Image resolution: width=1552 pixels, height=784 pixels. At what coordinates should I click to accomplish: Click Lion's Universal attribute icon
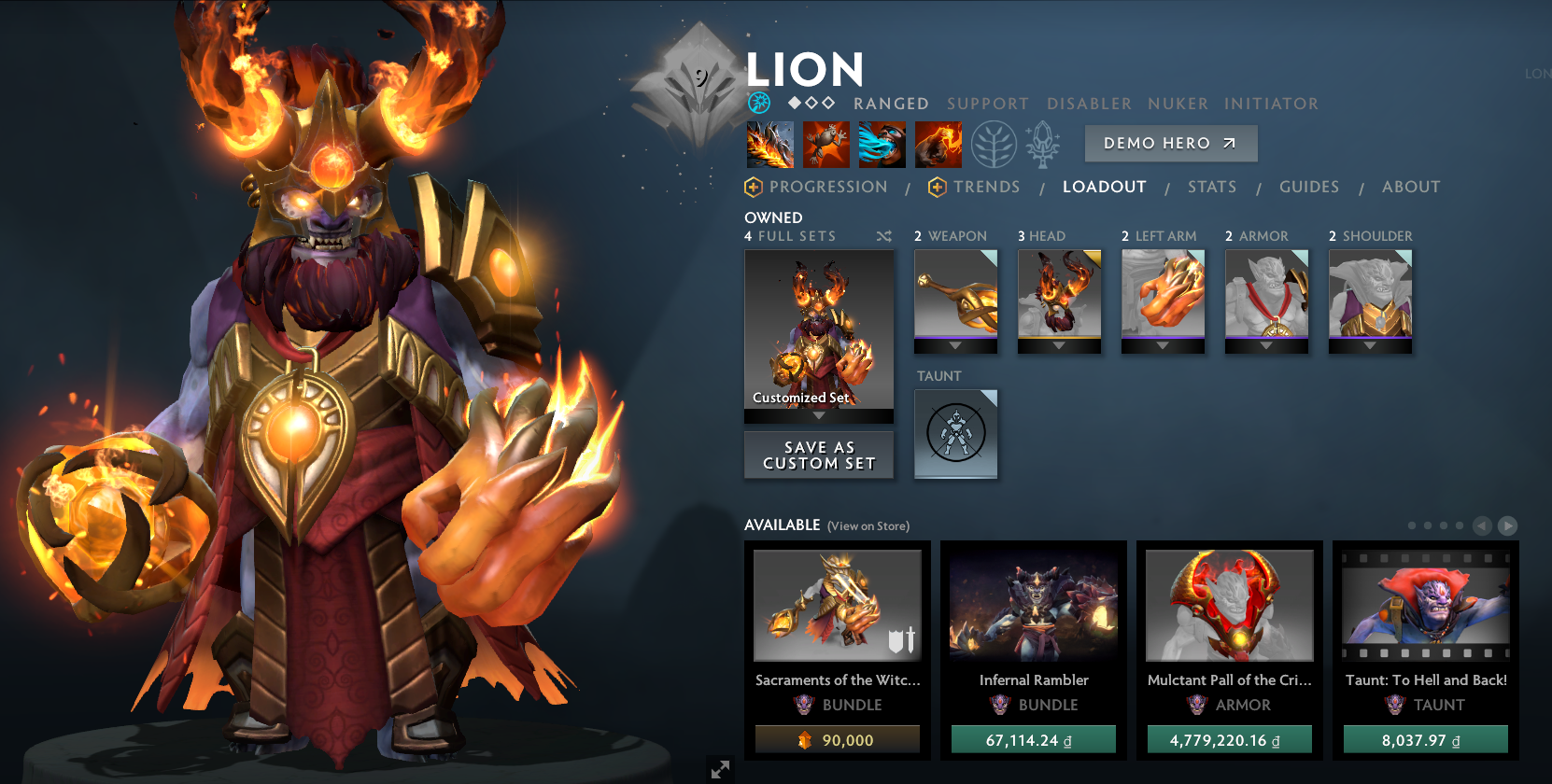tap(758, 103)
